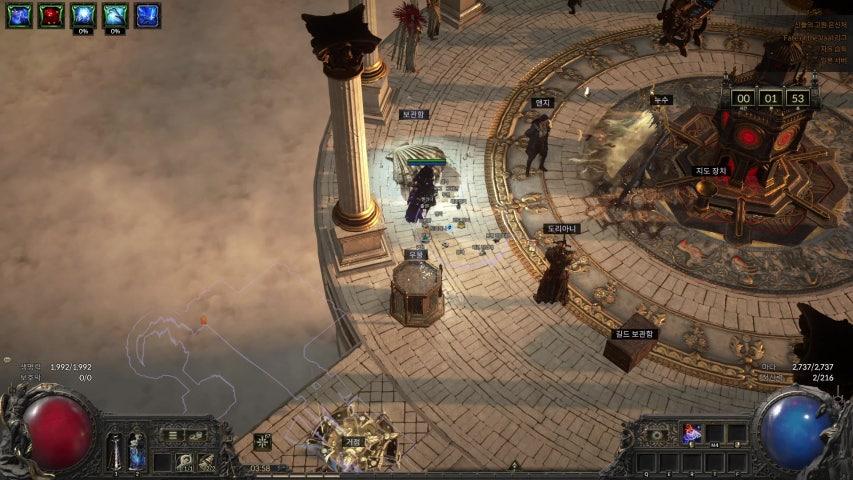Open the shop button beside the menu button
The height and width of the screenshot is (480, 853).
pos(196,436)
